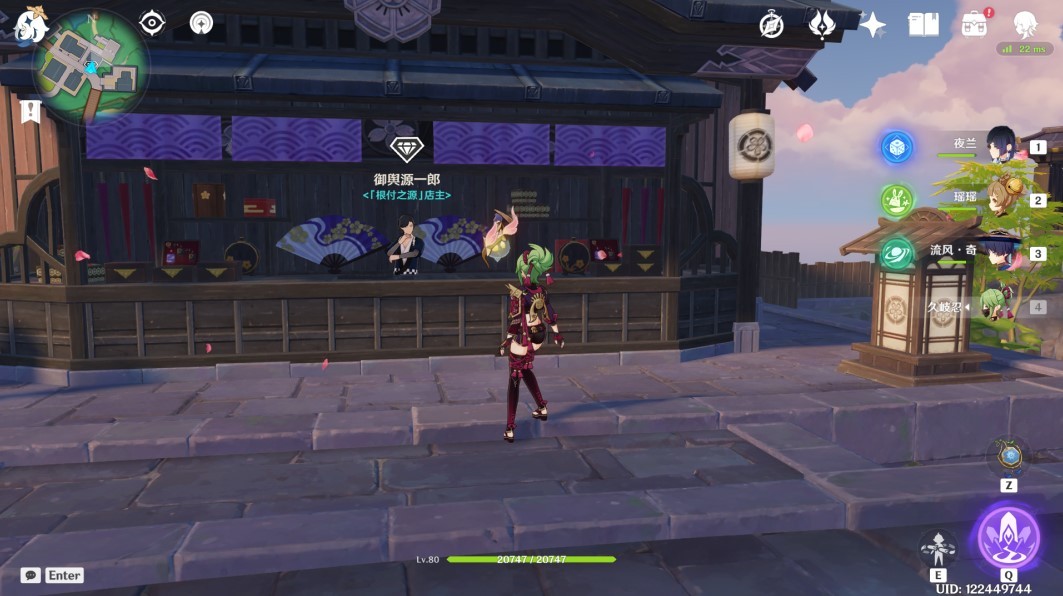Open the Wish star icon

tap(872, 25)
